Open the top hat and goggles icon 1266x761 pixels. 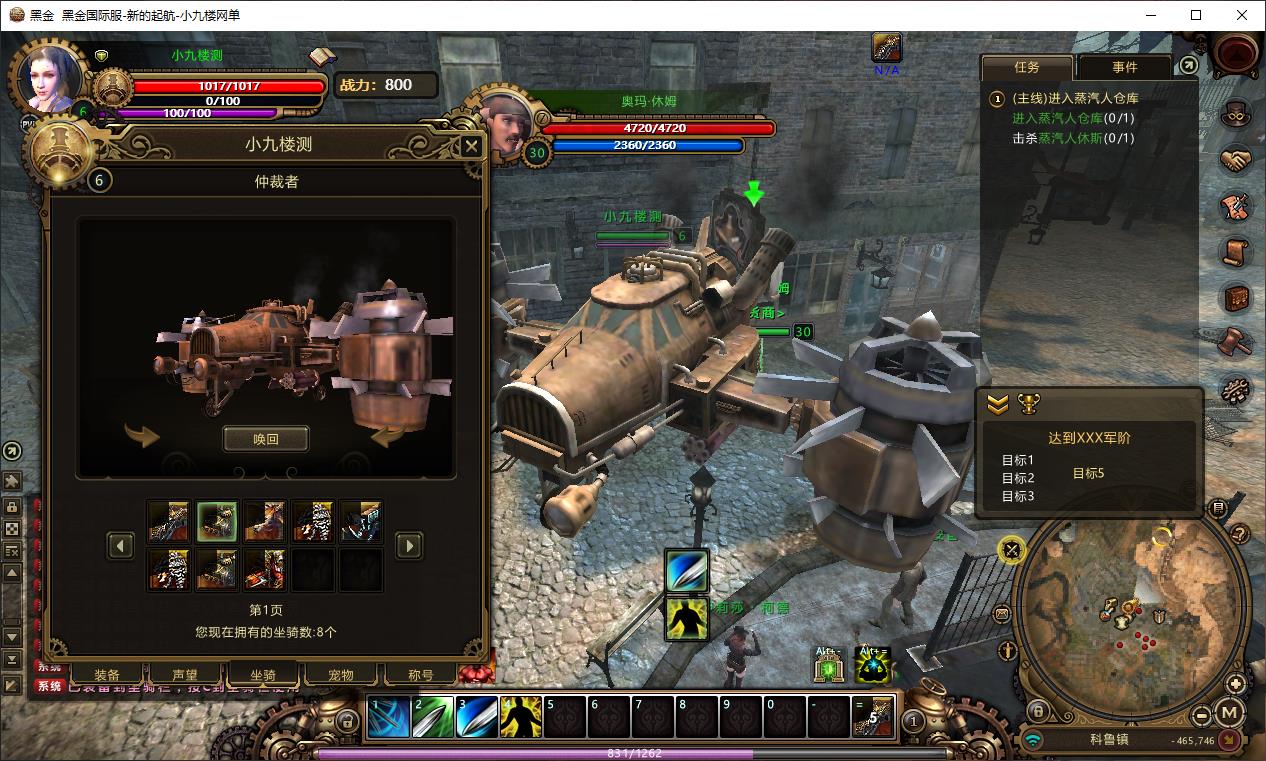(x=1237, y=113)
